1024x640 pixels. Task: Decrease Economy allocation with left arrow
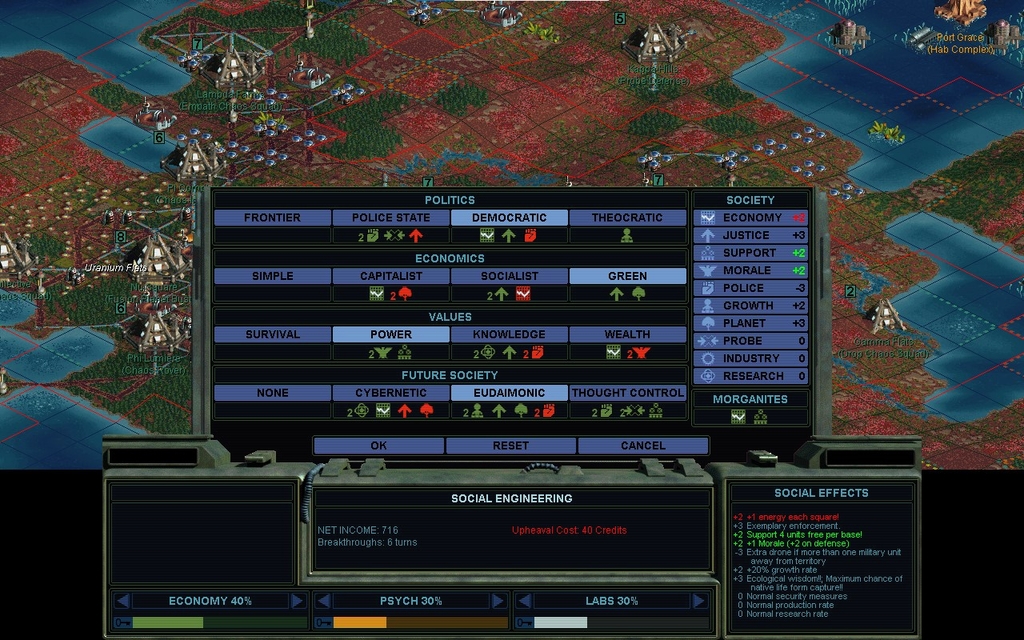(122, 601)
